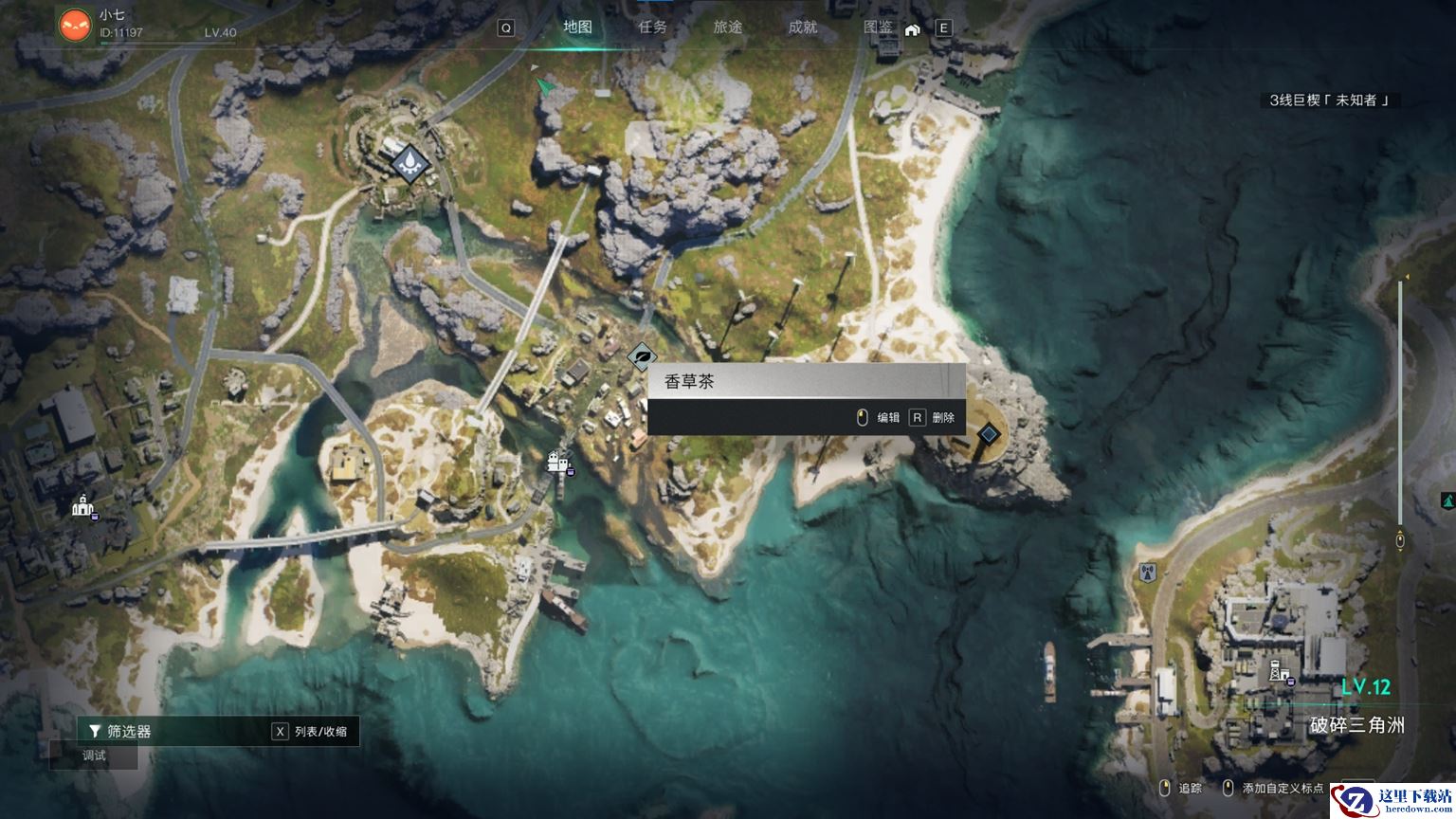Image resolution: width=1456 pixels, height=819 pixels.
Task: Click the teal diamond marker on the rocky cape
Action: (989, 434)
